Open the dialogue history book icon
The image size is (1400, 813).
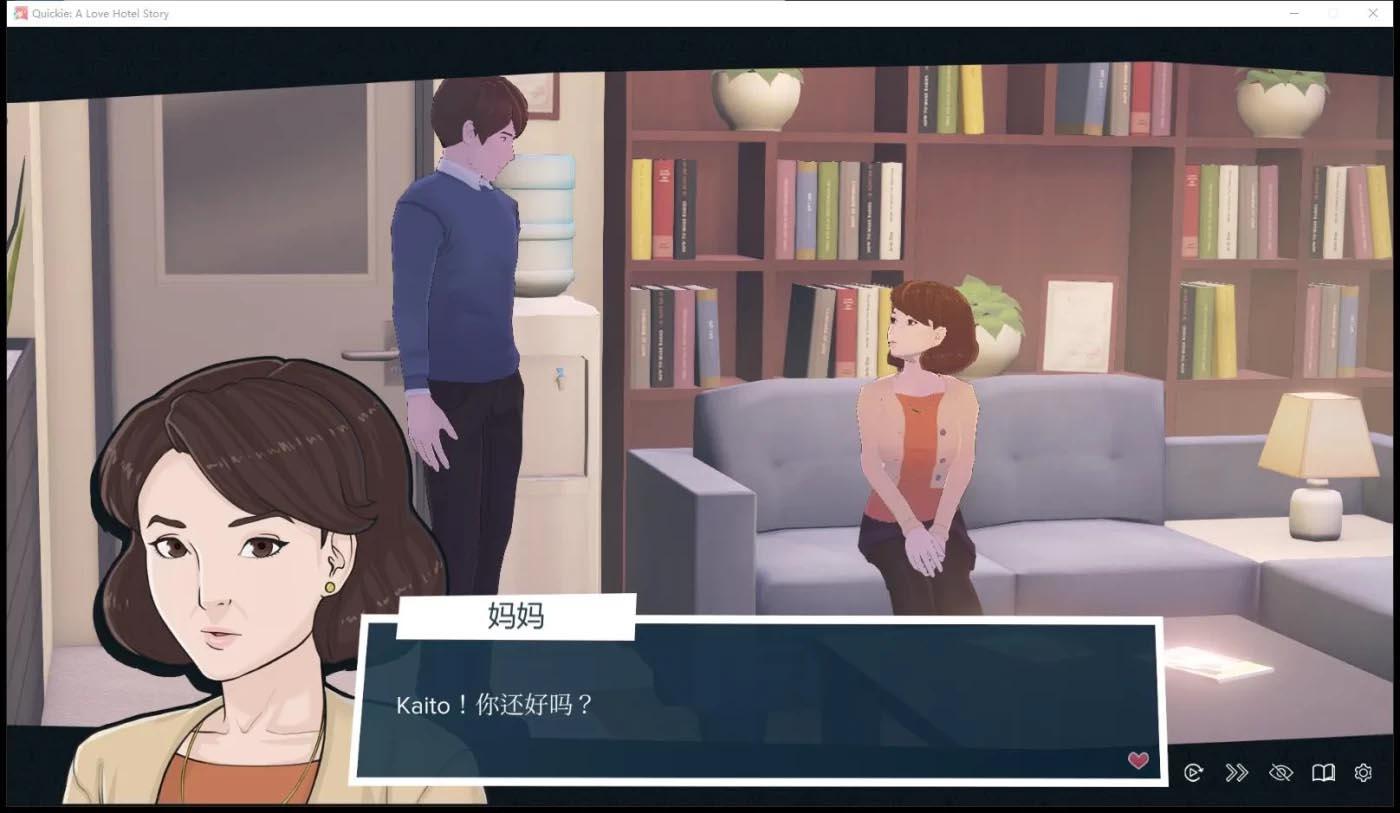[x=1322, y=772]
